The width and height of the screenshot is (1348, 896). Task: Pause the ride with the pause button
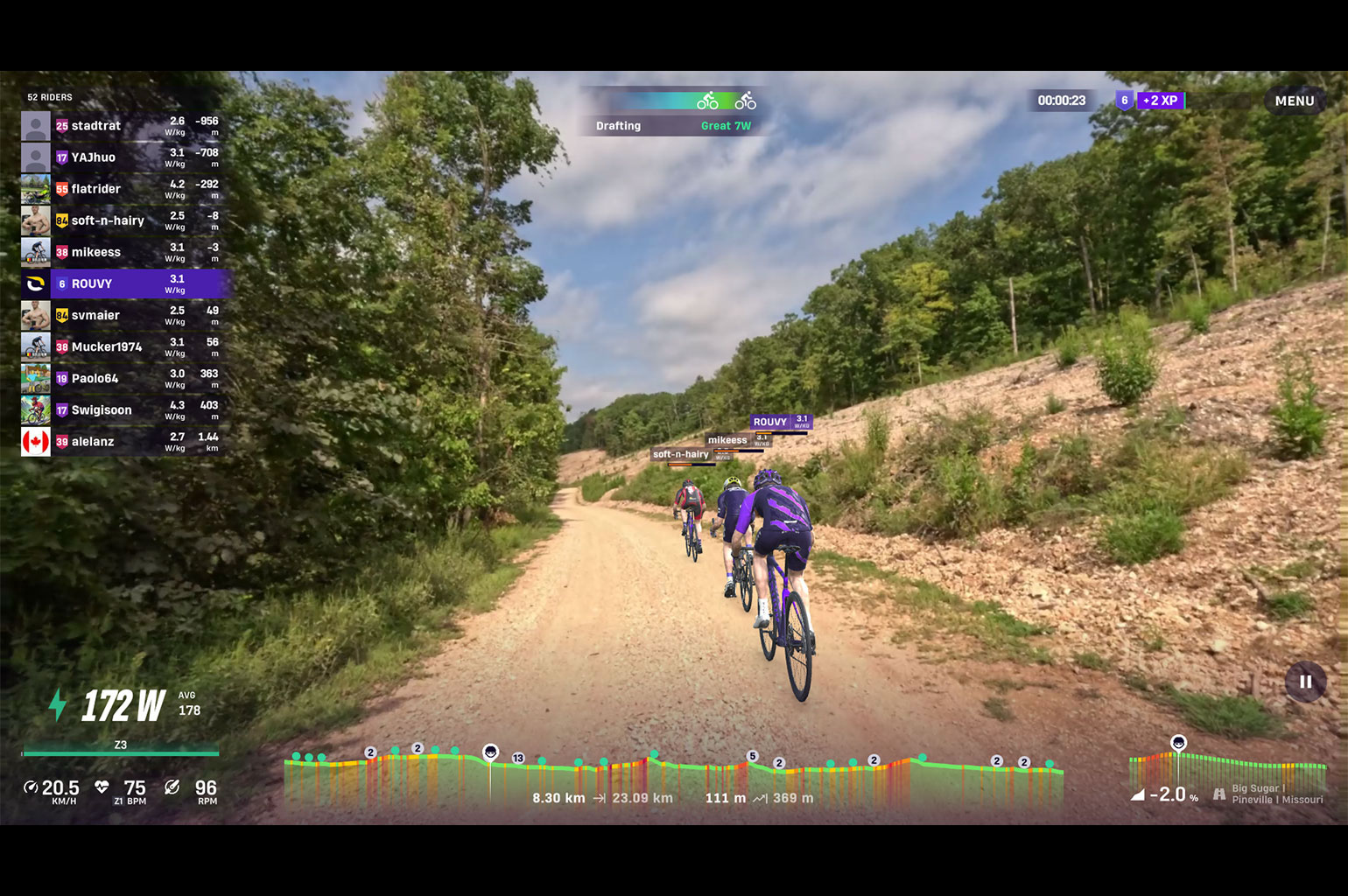[x=1305, y=682]
